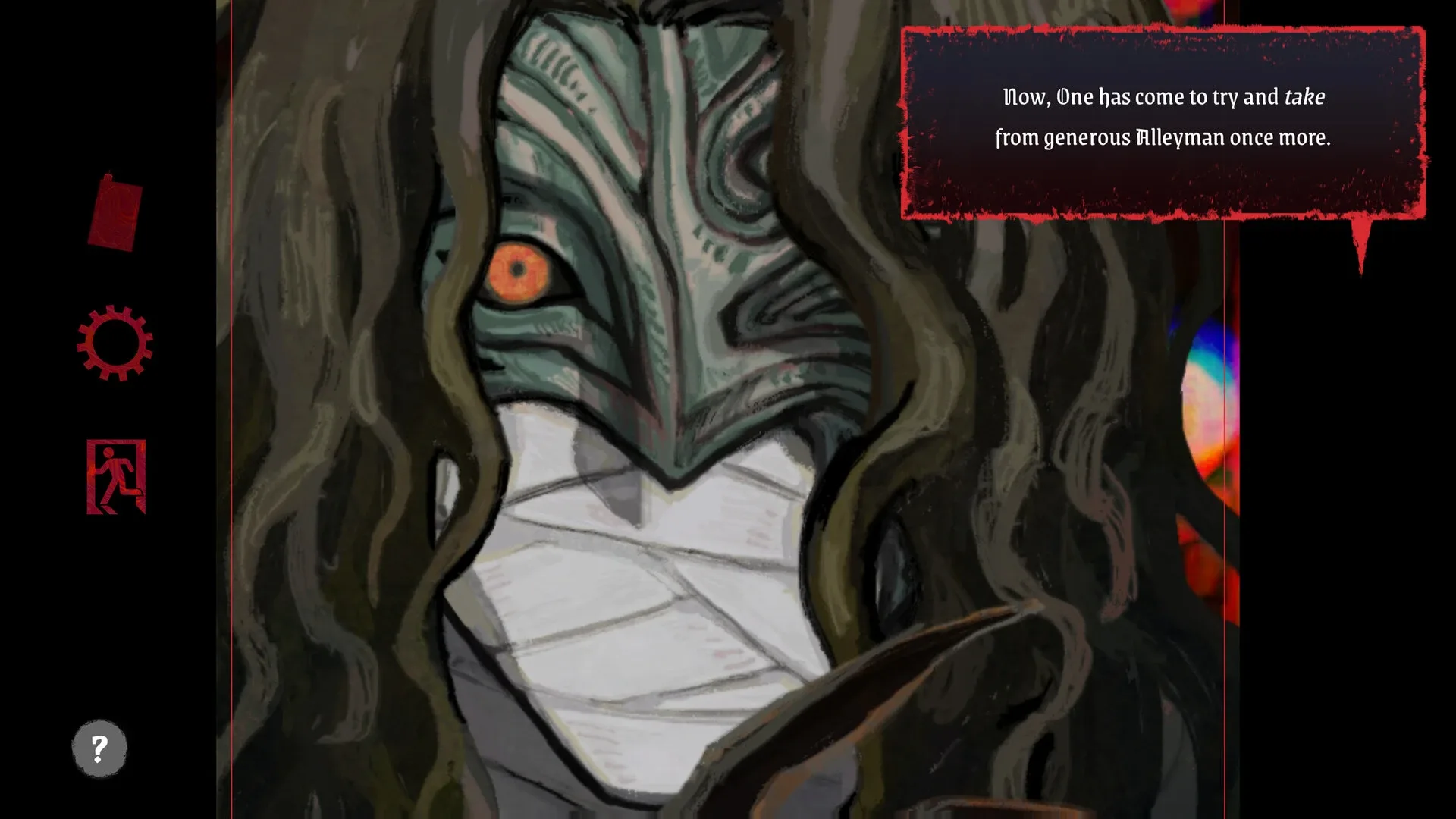
Task: Click the italicized word 'take' in dialogue
Action: 1305,97
